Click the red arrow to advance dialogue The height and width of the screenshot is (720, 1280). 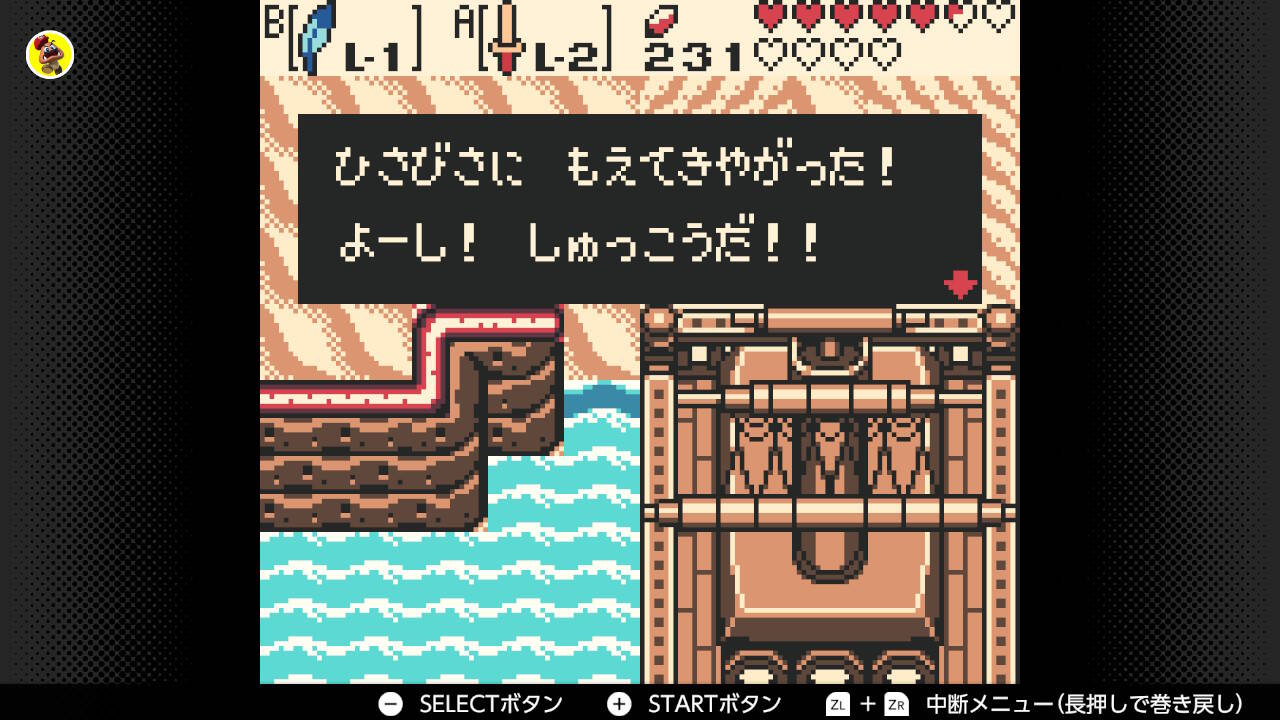[x=959, y=285]
